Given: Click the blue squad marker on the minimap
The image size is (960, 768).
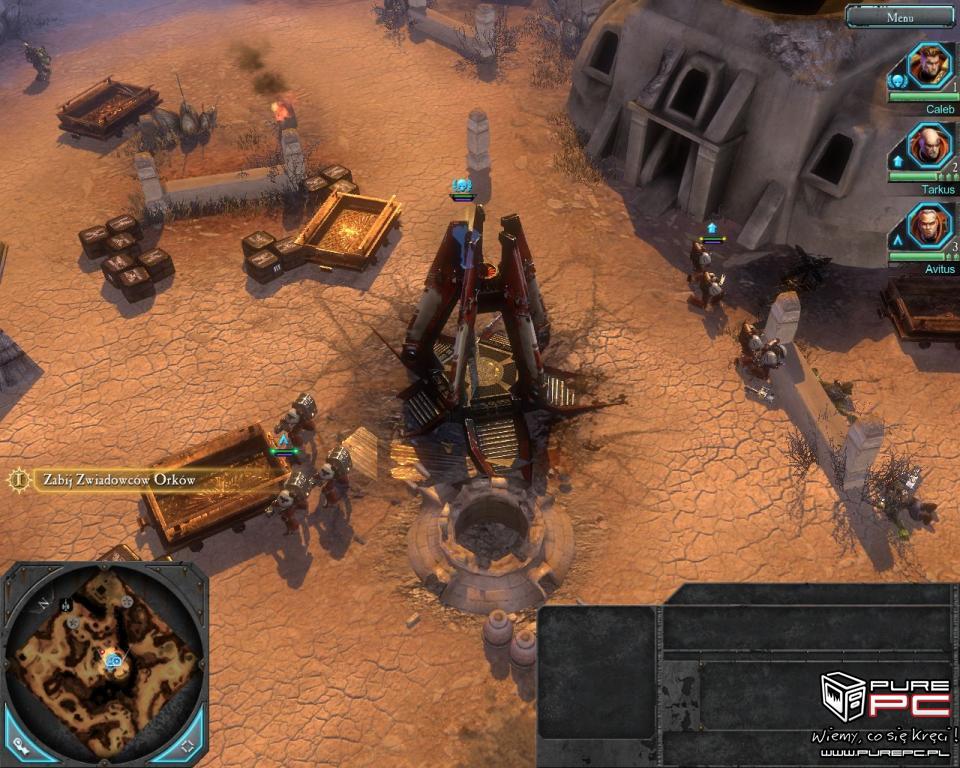Looking at the screenshot, I should (x=115, y=661).
